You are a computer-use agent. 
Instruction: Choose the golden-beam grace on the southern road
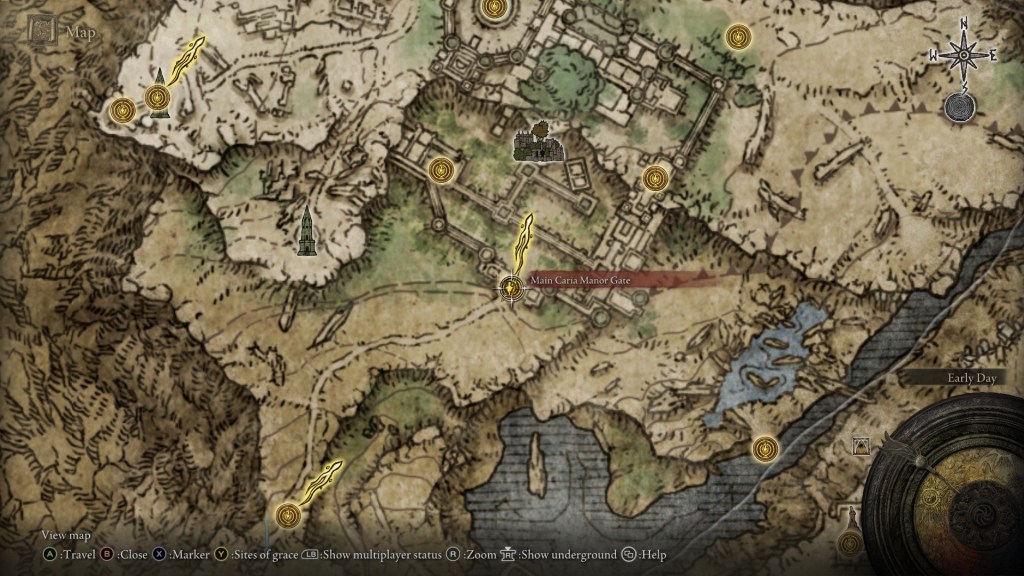(289, 514)
